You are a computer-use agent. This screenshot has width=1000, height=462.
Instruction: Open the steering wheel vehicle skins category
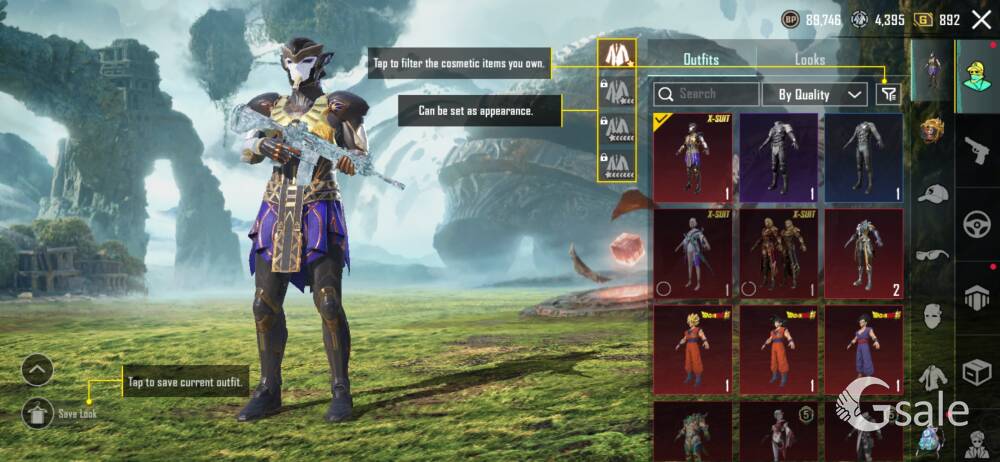pyautogui.click(x=976, y=224)
